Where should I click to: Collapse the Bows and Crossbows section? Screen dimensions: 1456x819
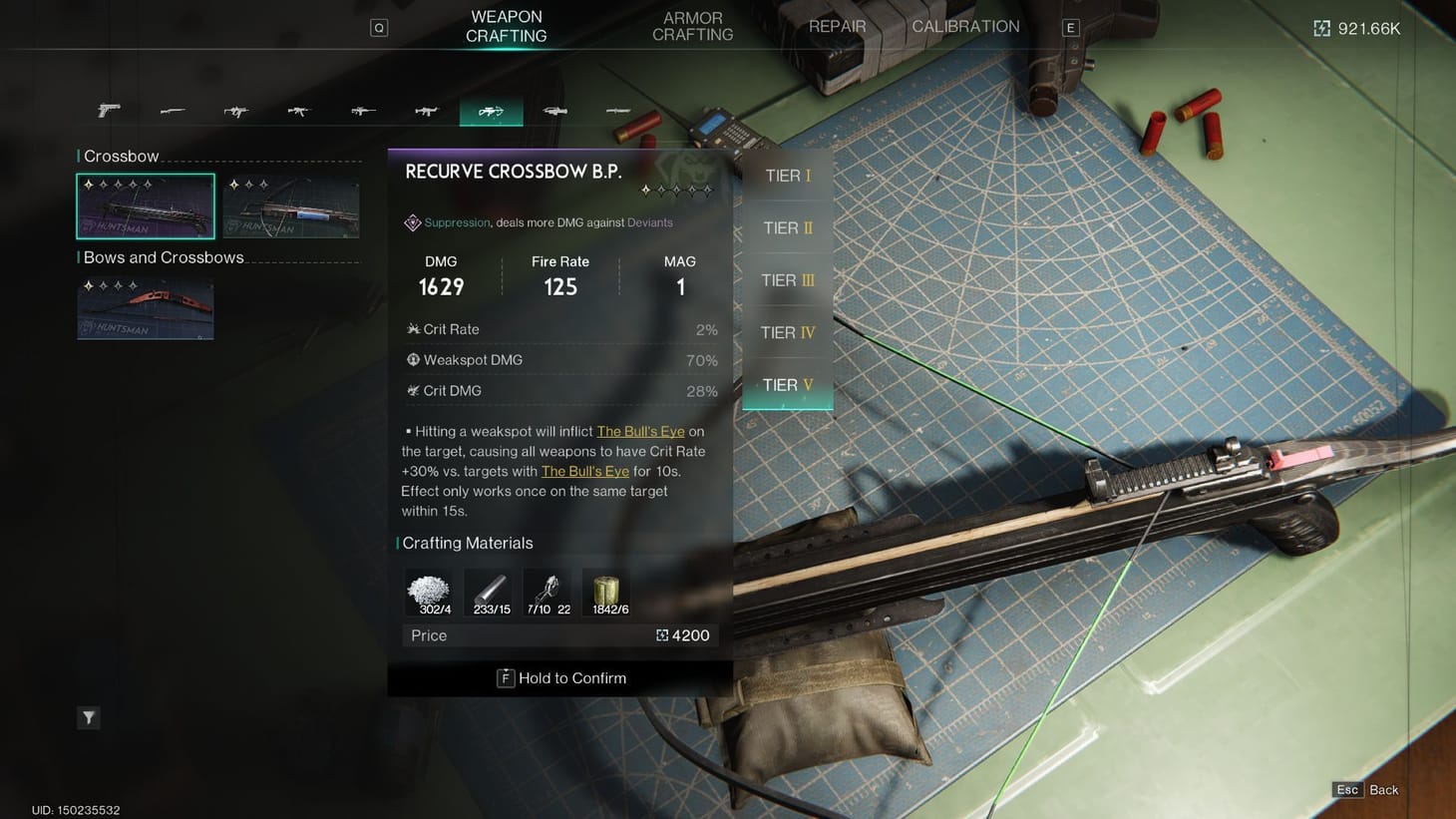161,257
